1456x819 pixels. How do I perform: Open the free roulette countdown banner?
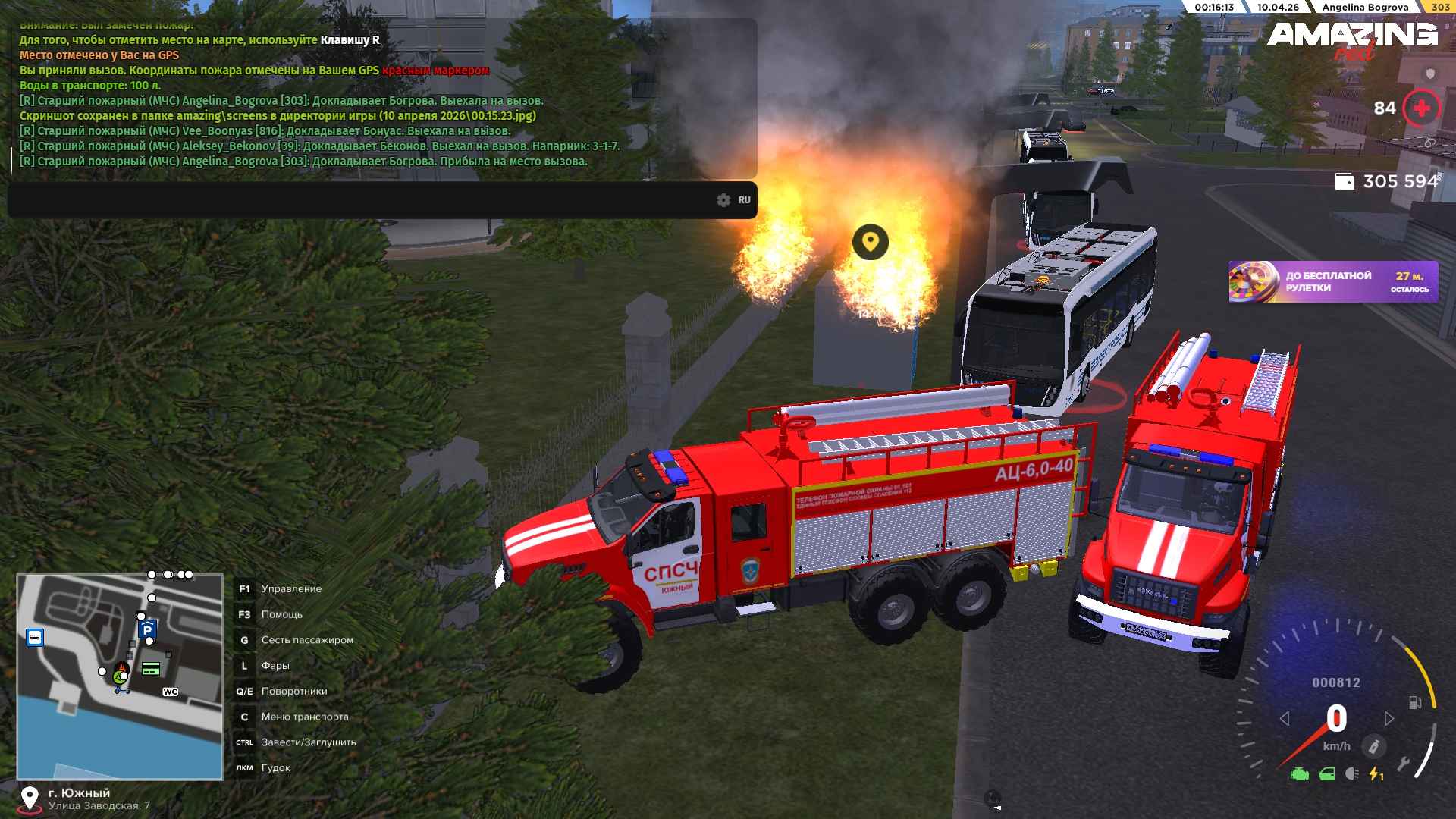[1333, 282]
